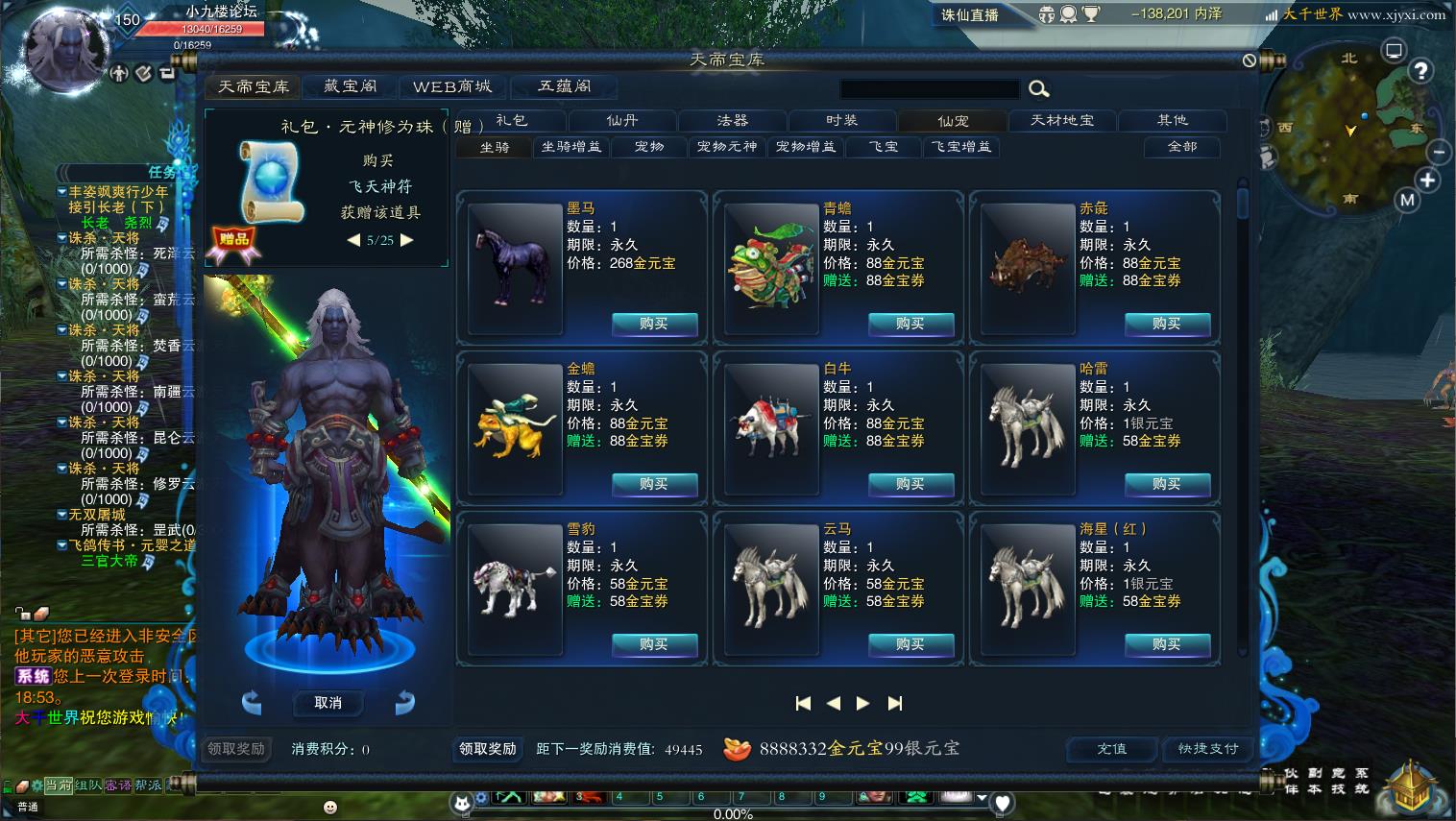
Task: Show the 飞宝 subcategory
Action: [x=884, y=147]
